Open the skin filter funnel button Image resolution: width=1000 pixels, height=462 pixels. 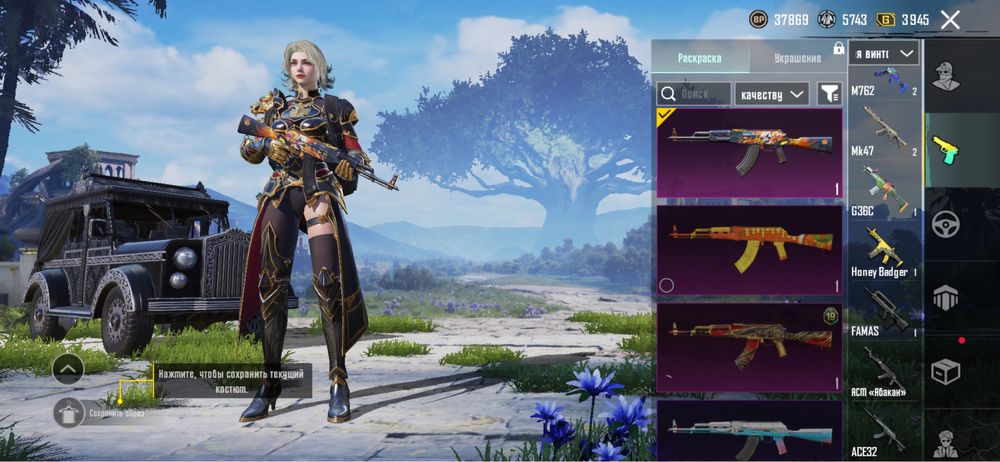click(829, 94)
